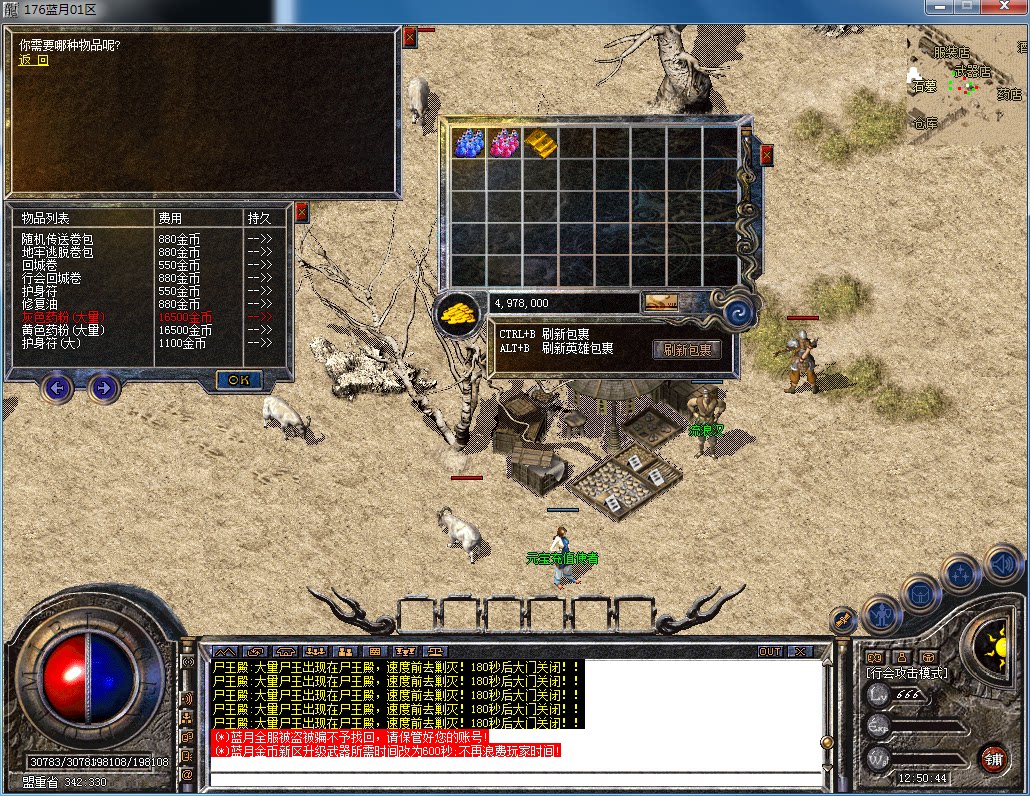Pick the red 灰色药粉(大量) entry
The width and height of the screenshot is (1030, 796).
point(63,317)
